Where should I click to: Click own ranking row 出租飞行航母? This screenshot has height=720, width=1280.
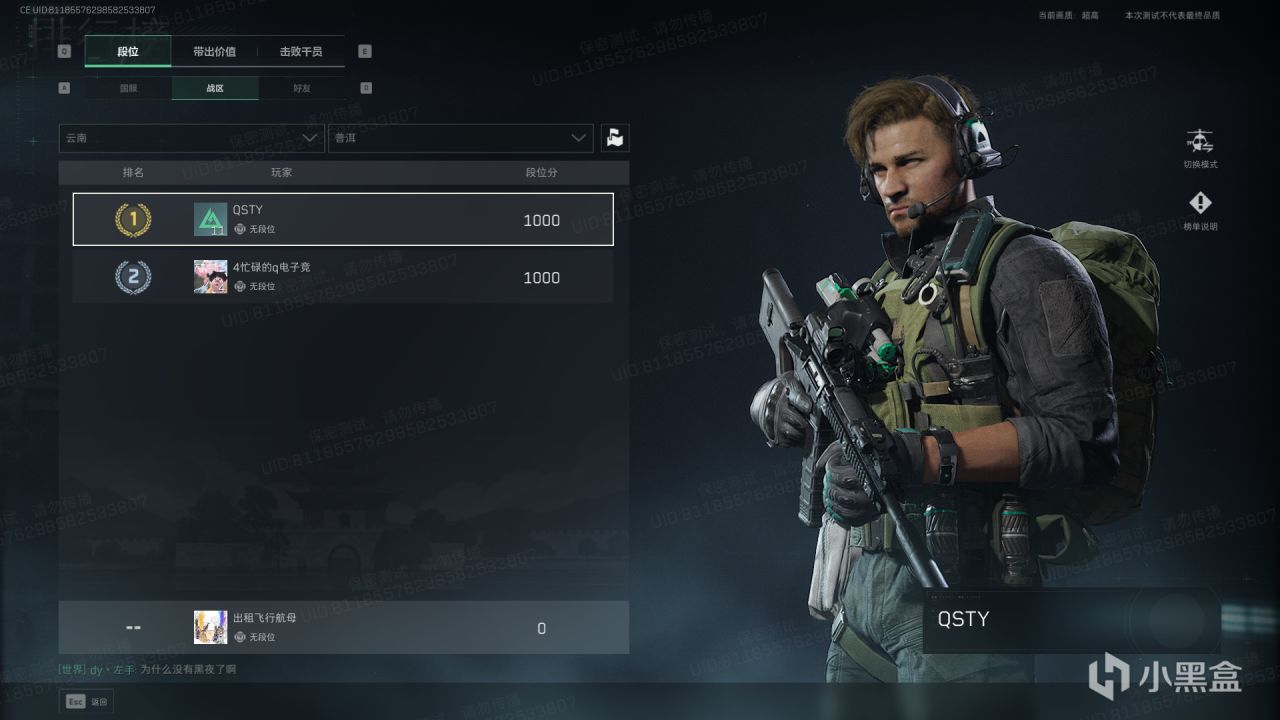343,628
